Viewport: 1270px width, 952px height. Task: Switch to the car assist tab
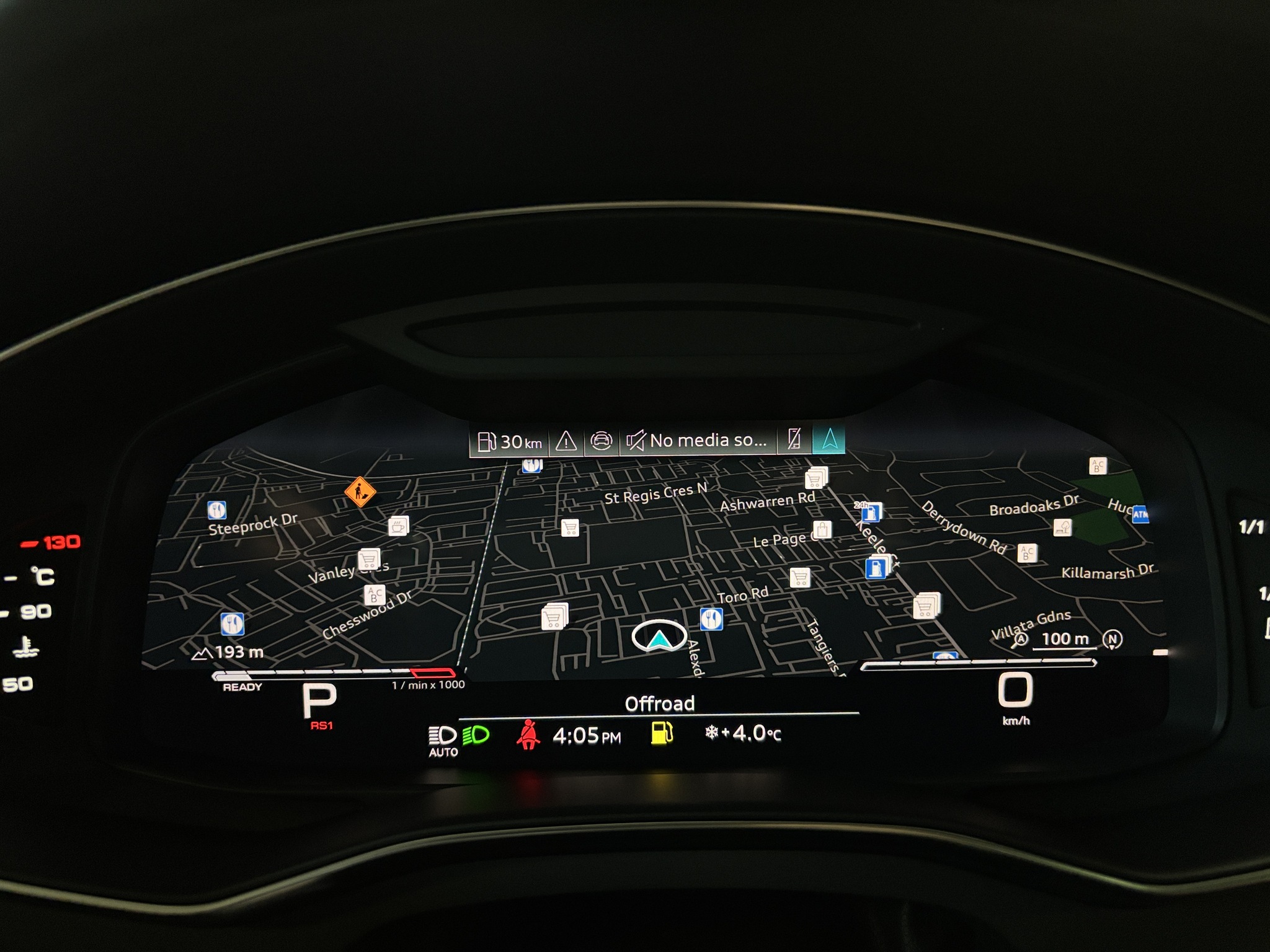pyautogui.click(x=600, y=441)
